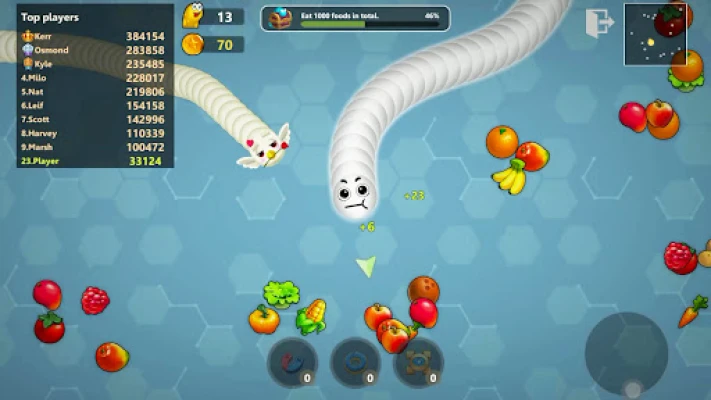Click the exit door icon
The width and height of the screenshot is (711, 400).
click(x=600, y=21)
